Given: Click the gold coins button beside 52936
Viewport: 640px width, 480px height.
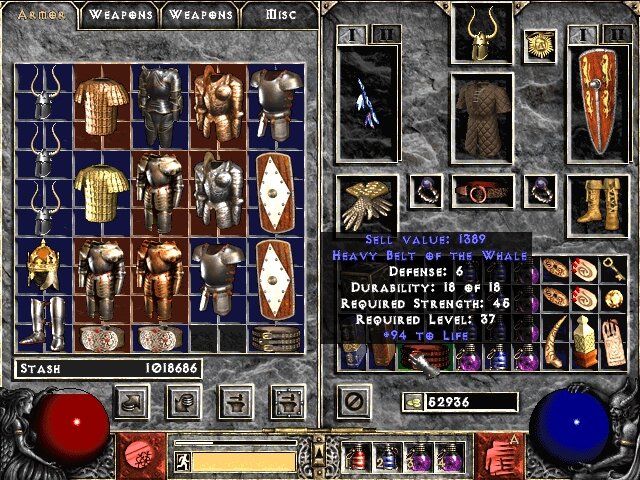Looking at the screenshot, I should pyautogui.click(x=411, y=402).
